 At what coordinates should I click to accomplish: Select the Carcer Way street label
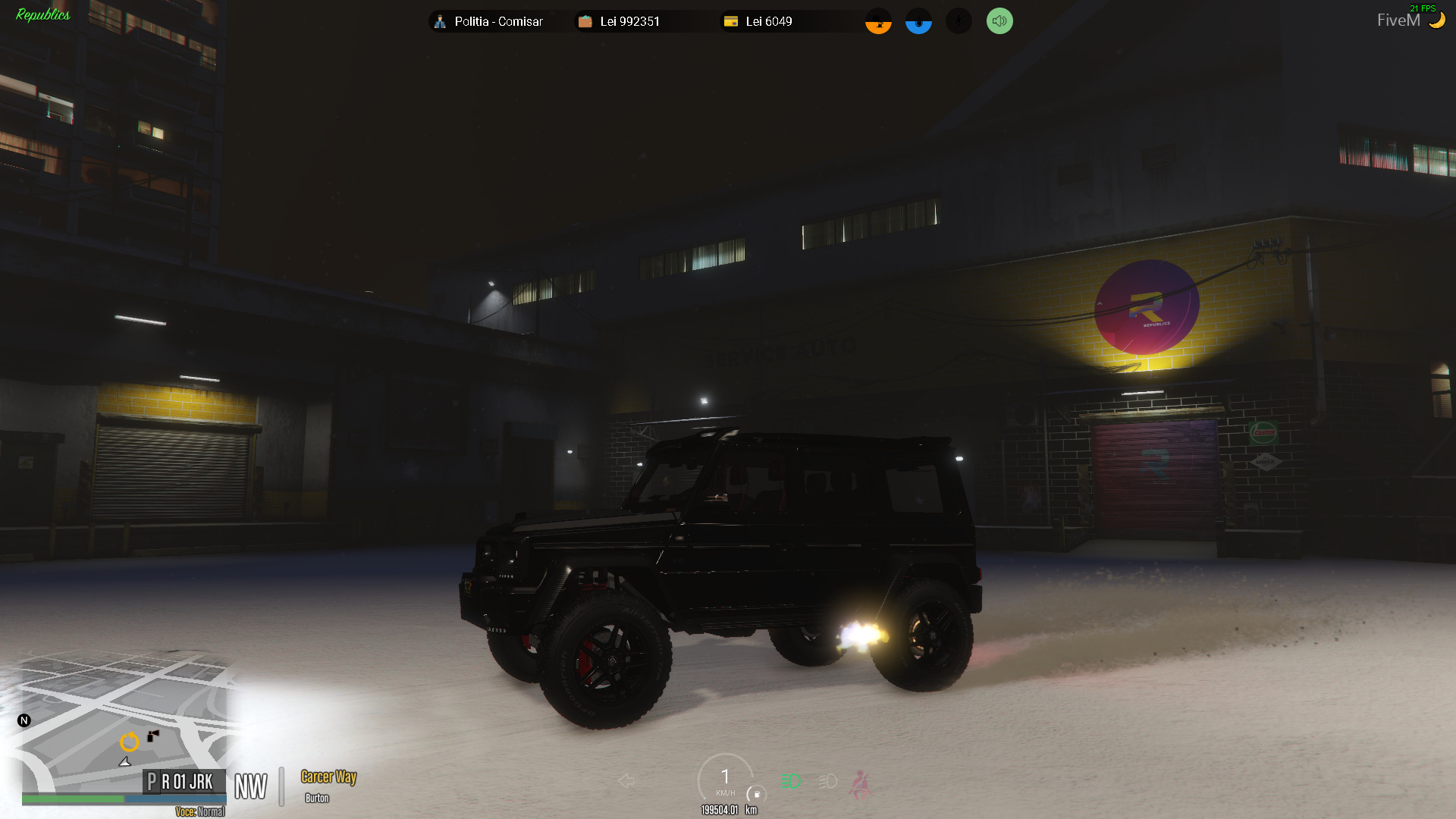point(328,777)
